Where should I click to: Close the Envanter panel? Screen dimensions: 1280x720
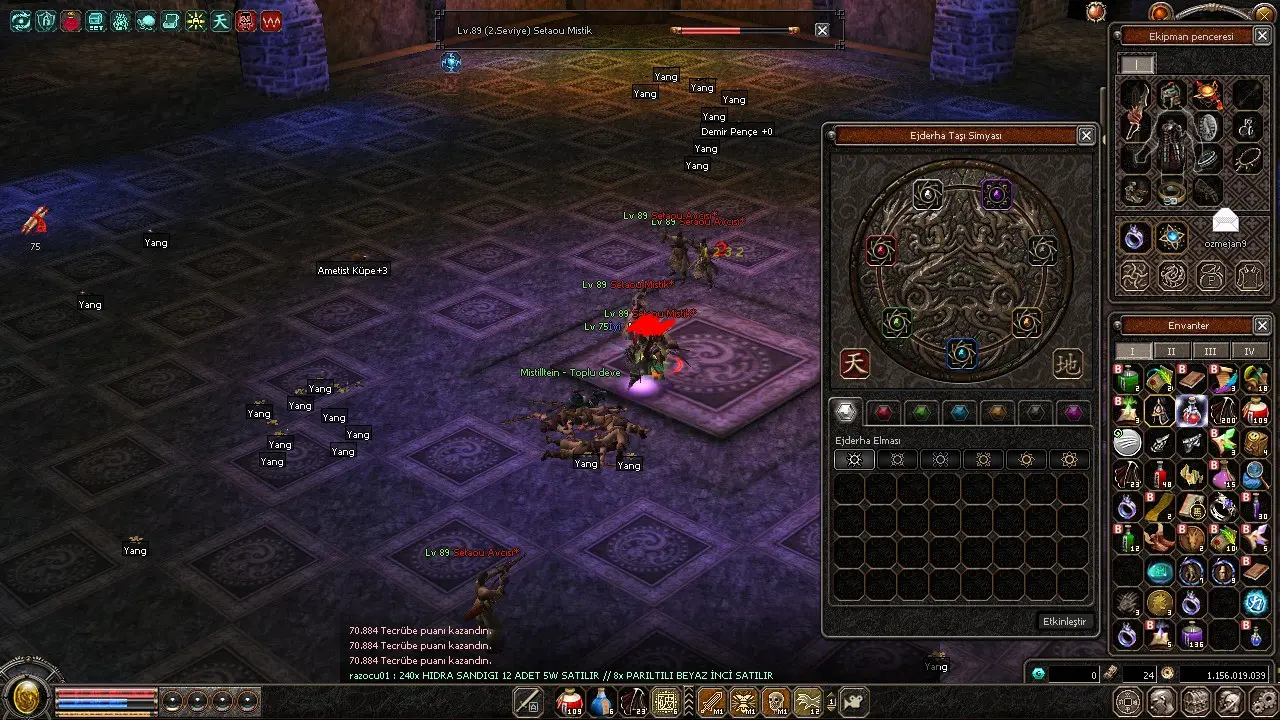[1262, 325]
